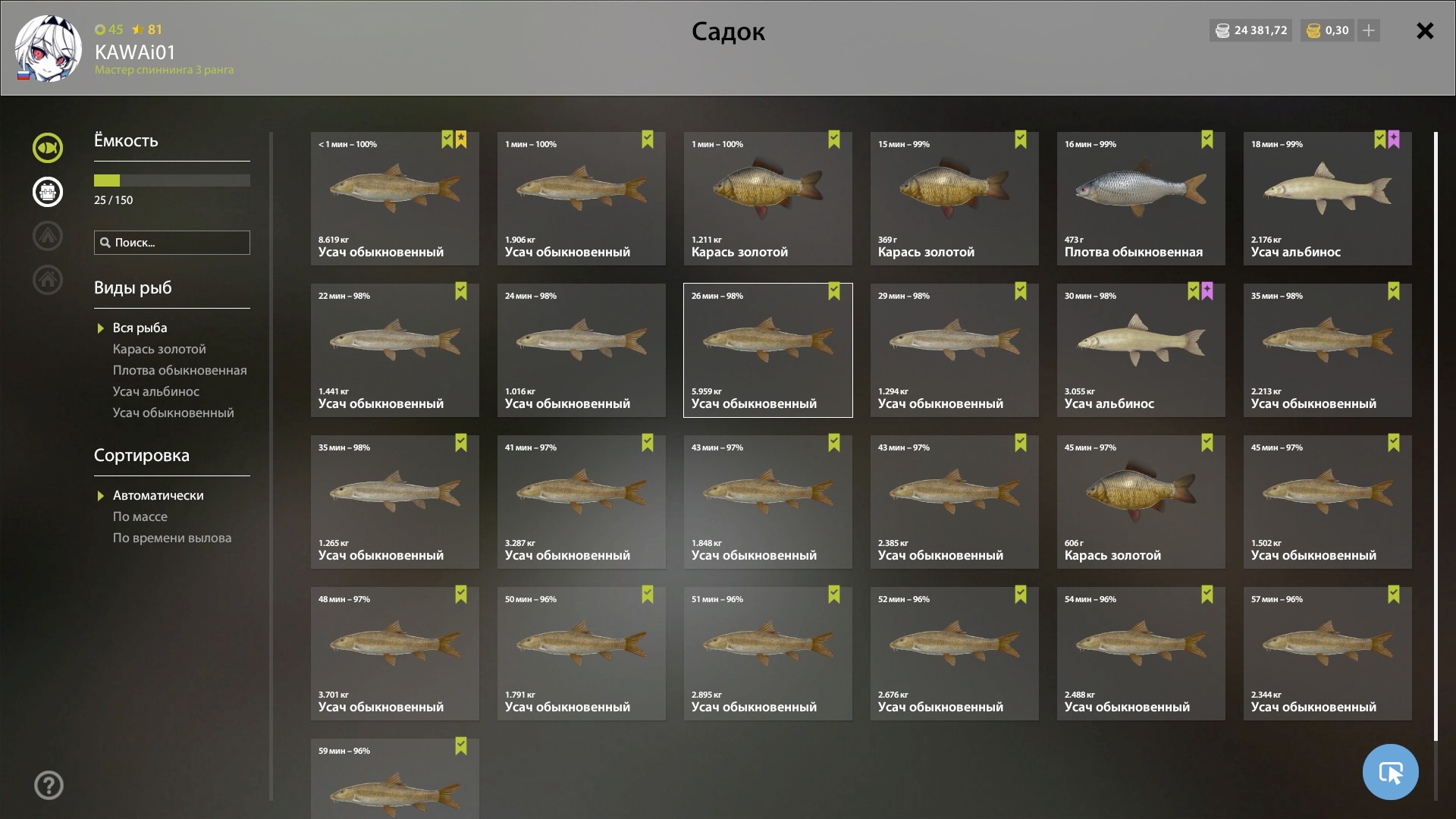Viewport: 1456px width, 819px height.
Task: Sort fish По массе
Action: (x=140, y=516)
